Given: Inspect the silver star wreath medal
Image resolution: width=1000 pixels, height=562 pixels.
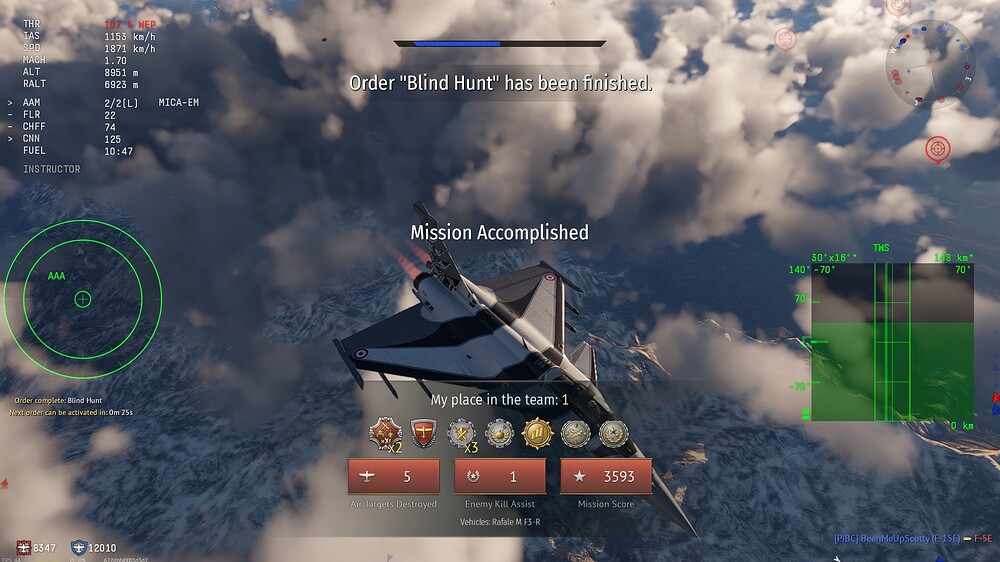Looking at the screenshot, I should coord(613,433).
